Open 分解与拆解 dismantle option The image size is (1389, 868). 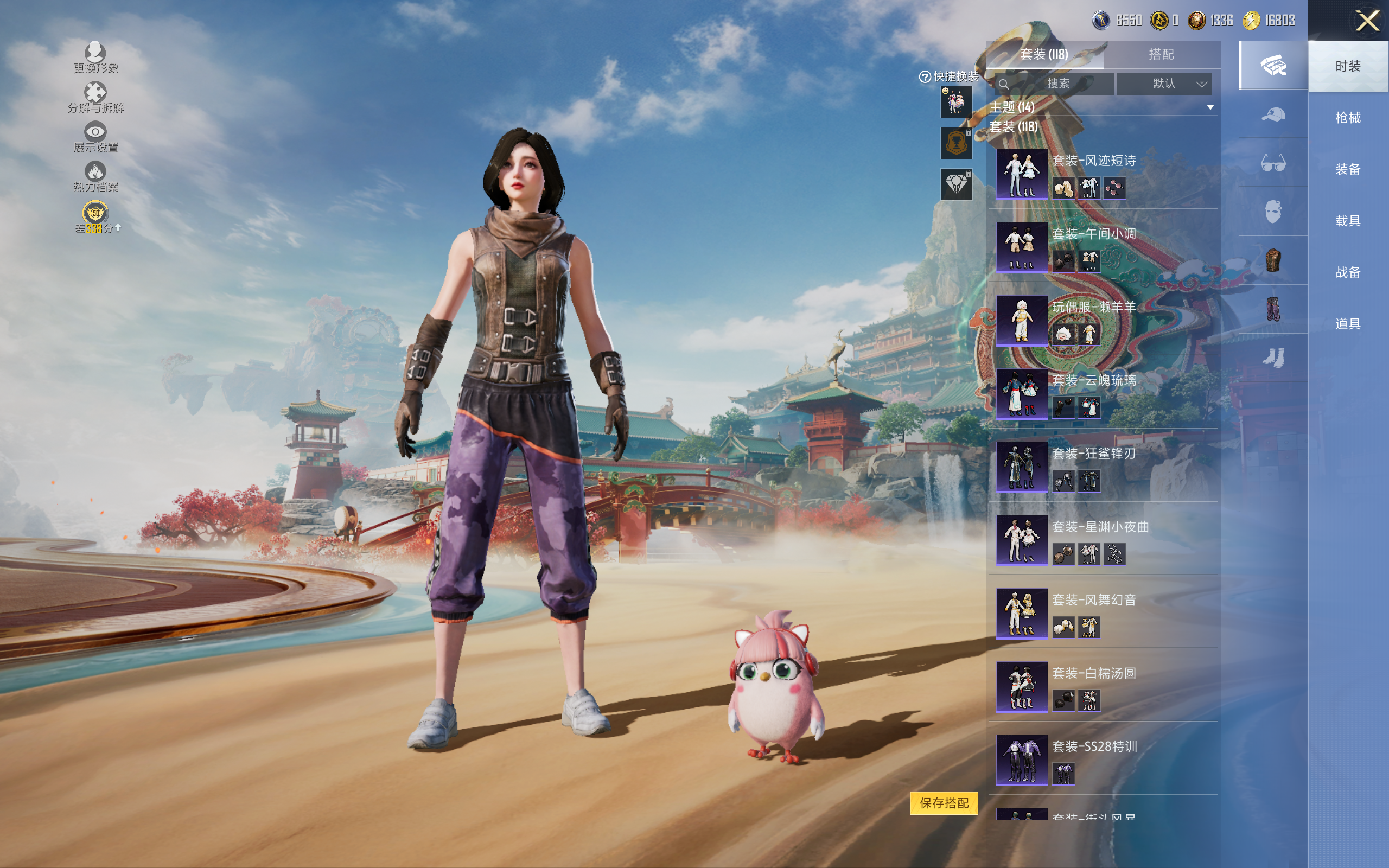tap(95, 98)
